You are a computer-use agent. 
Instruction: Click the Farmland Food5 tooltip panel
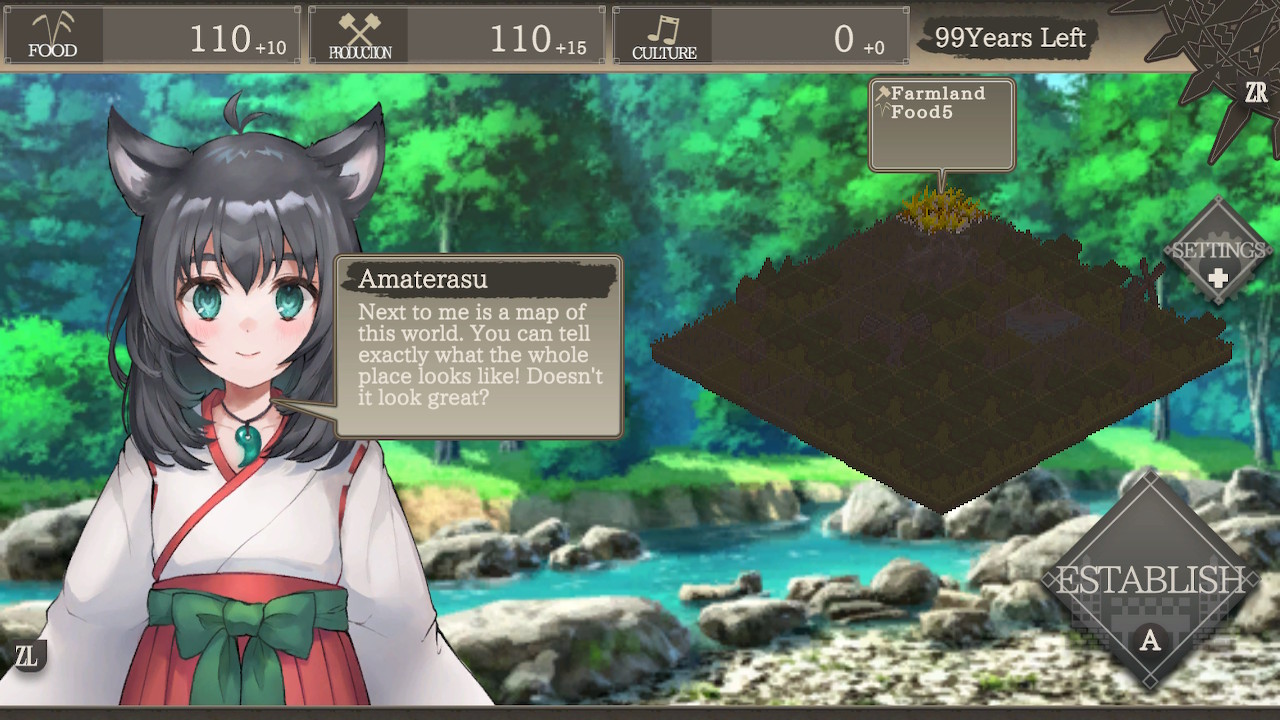[x=940, y=123]
